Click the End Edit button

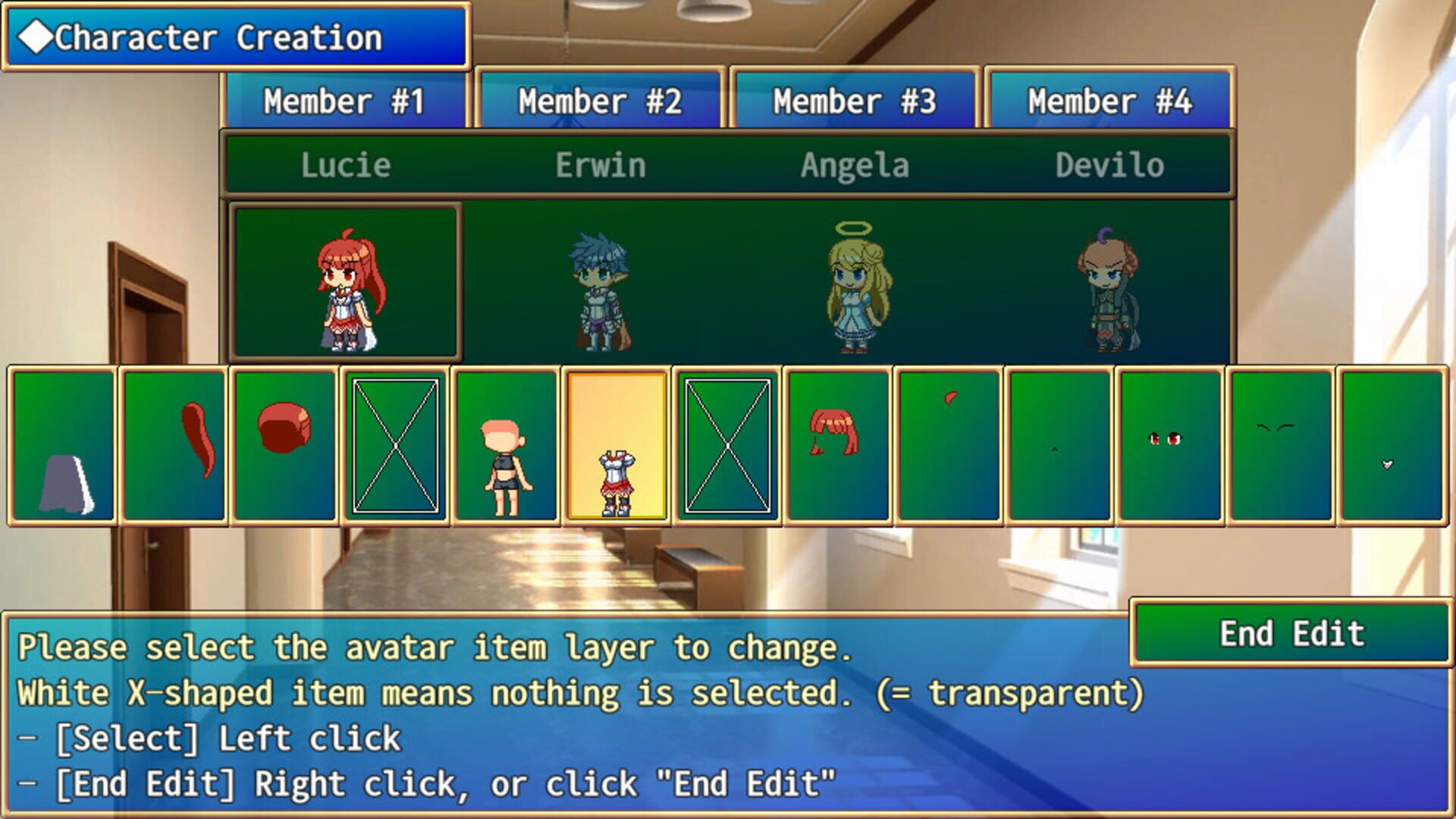pos(1293,635)
